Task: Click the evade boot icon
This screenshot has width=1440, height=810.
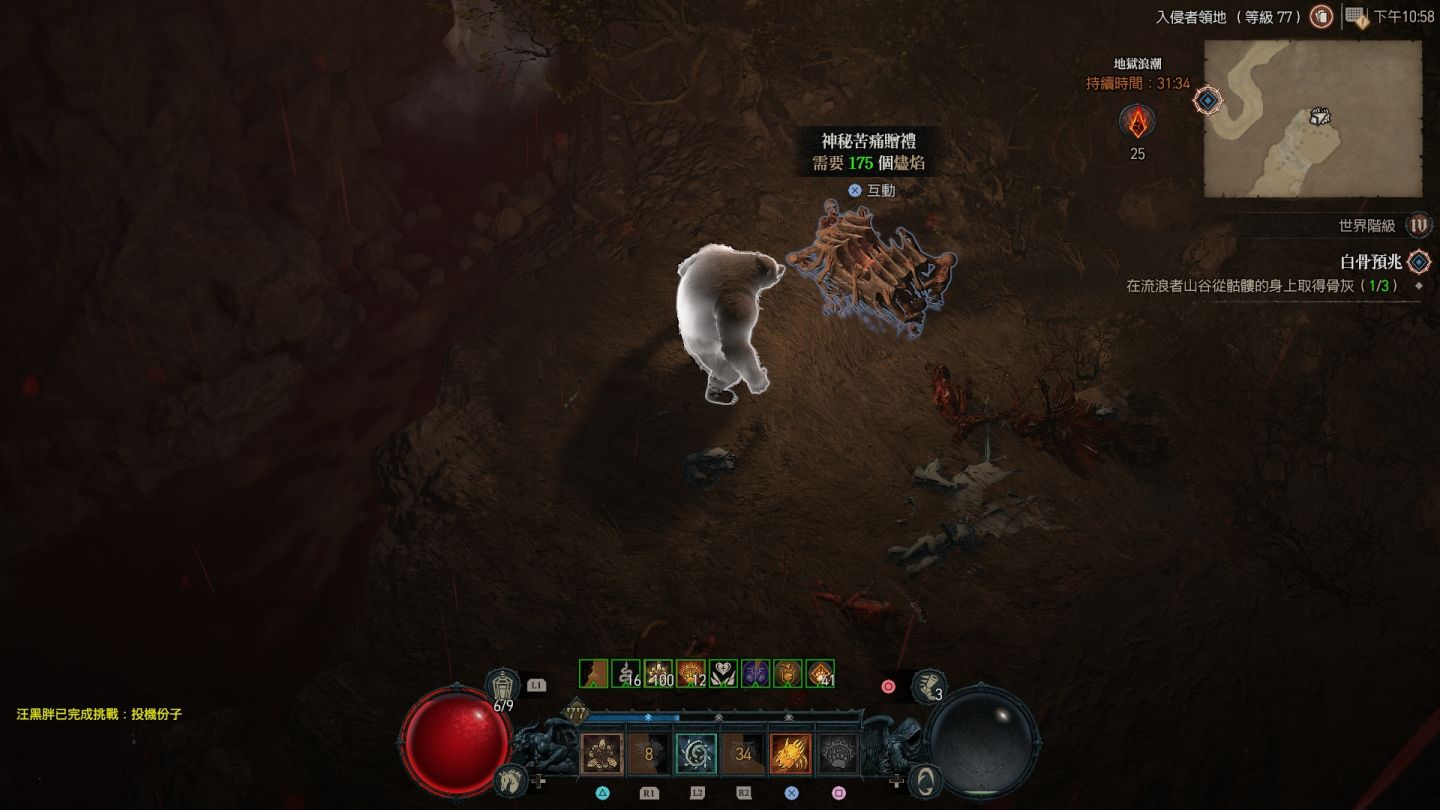Action: pos(929,685)
